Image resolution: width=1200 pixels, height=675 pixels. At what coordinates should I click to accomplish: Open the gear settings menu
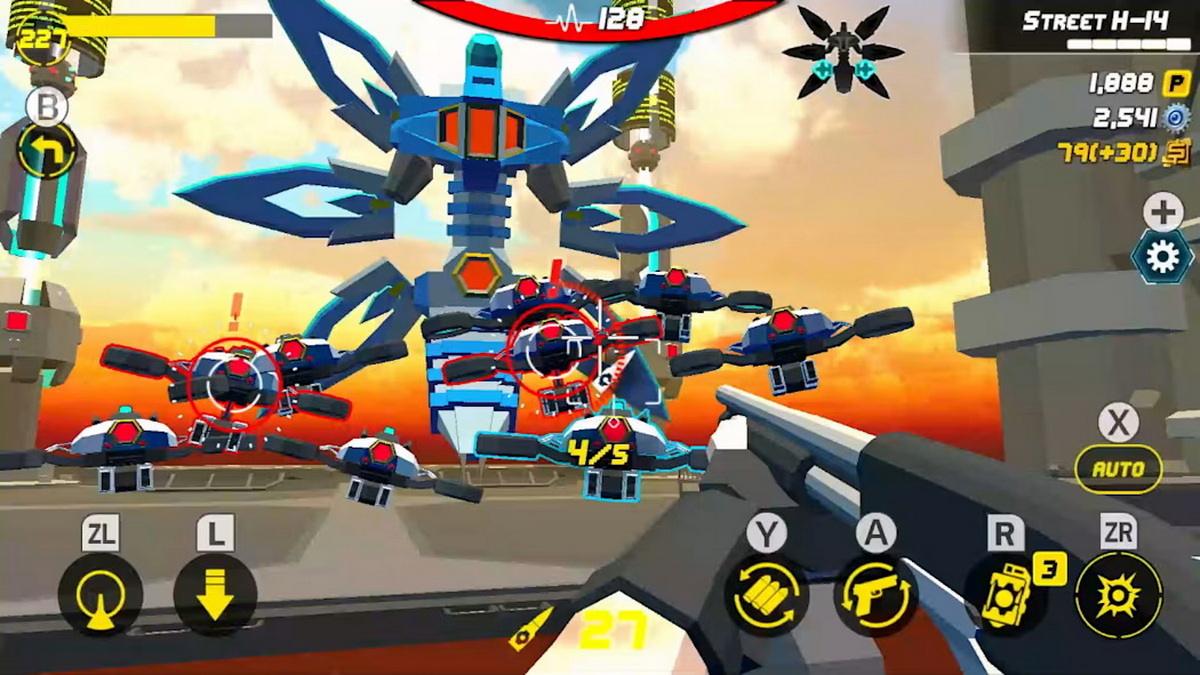[x=1161, y=258]
